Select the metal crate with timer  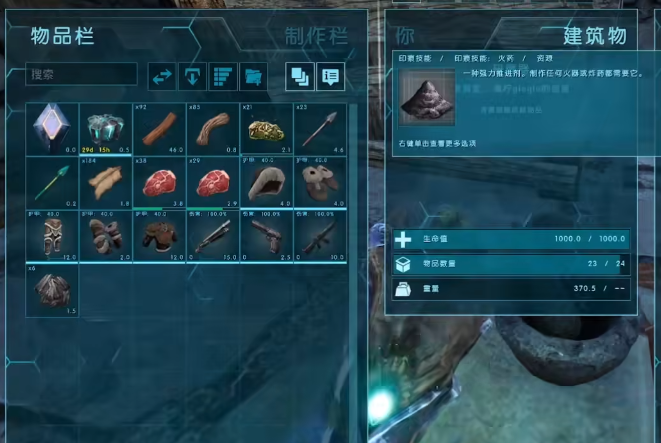click(x=105, y=128)
